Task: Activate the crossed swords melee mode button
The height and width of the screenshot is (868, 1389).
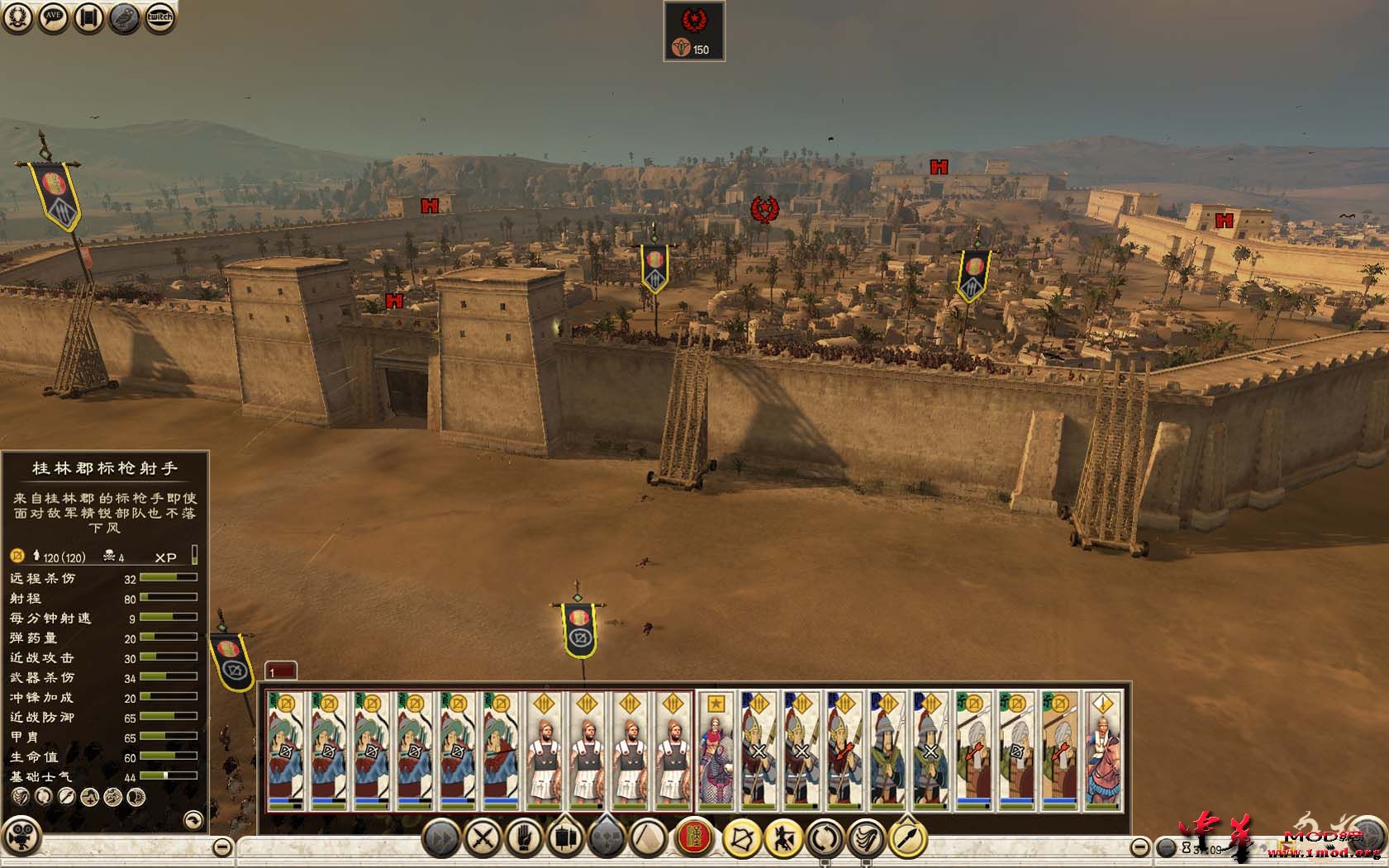Action: coord(482,839)
